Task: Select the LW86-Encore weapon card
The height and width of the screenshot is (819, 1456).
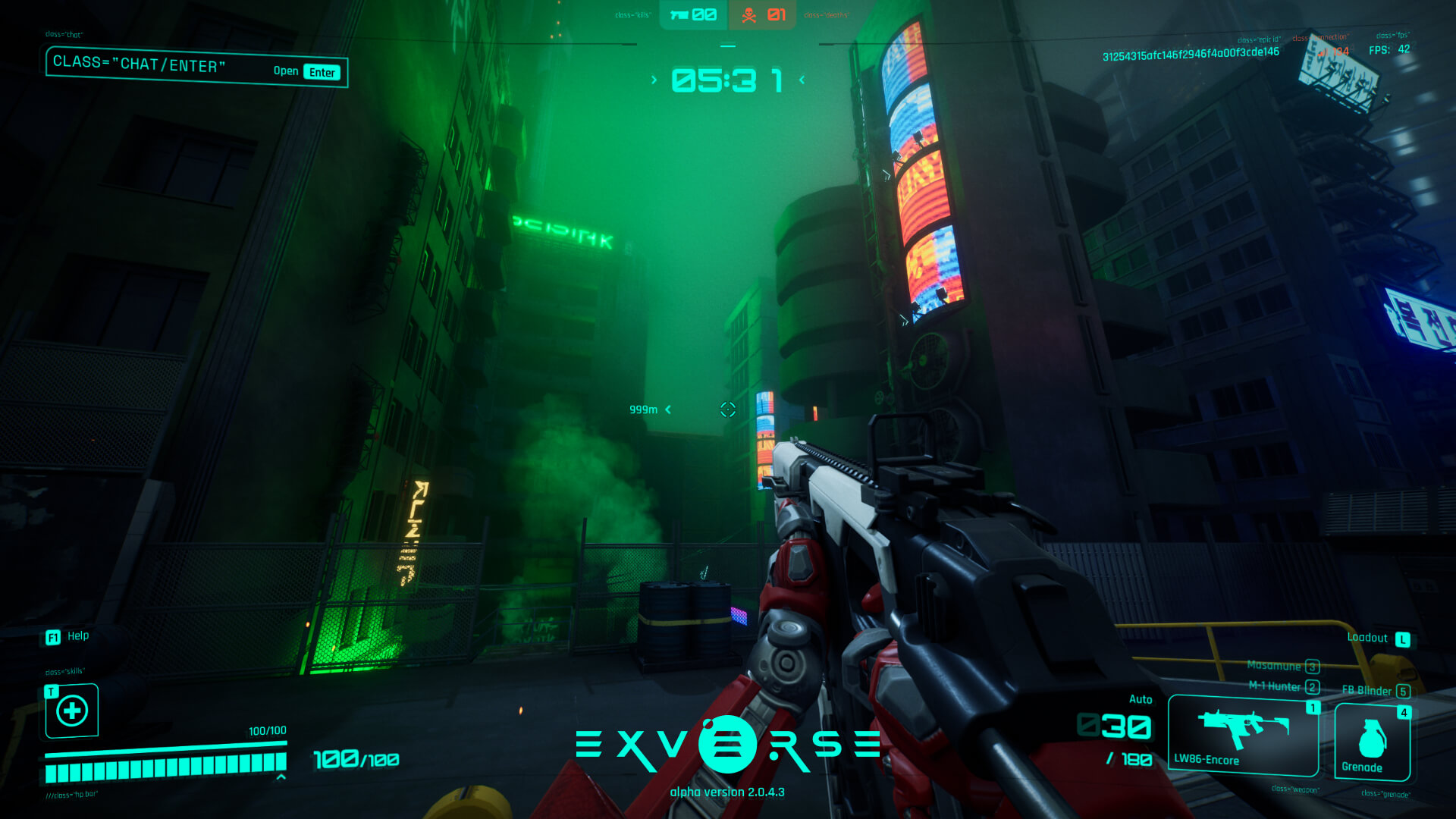Action: 1242,734
